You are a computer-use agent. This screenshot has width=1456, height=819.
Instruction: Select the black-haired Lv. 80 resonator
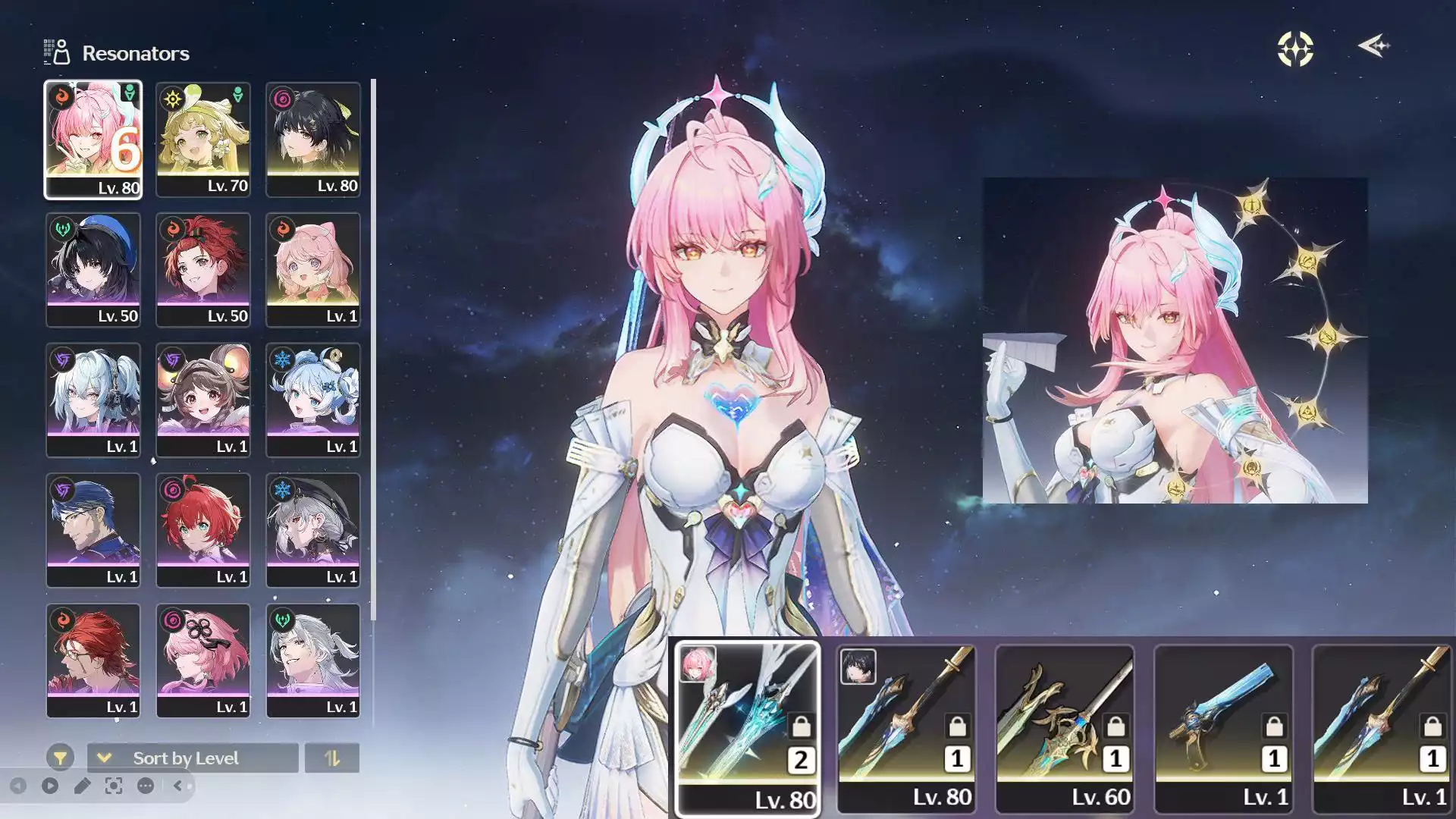point(312,140)
